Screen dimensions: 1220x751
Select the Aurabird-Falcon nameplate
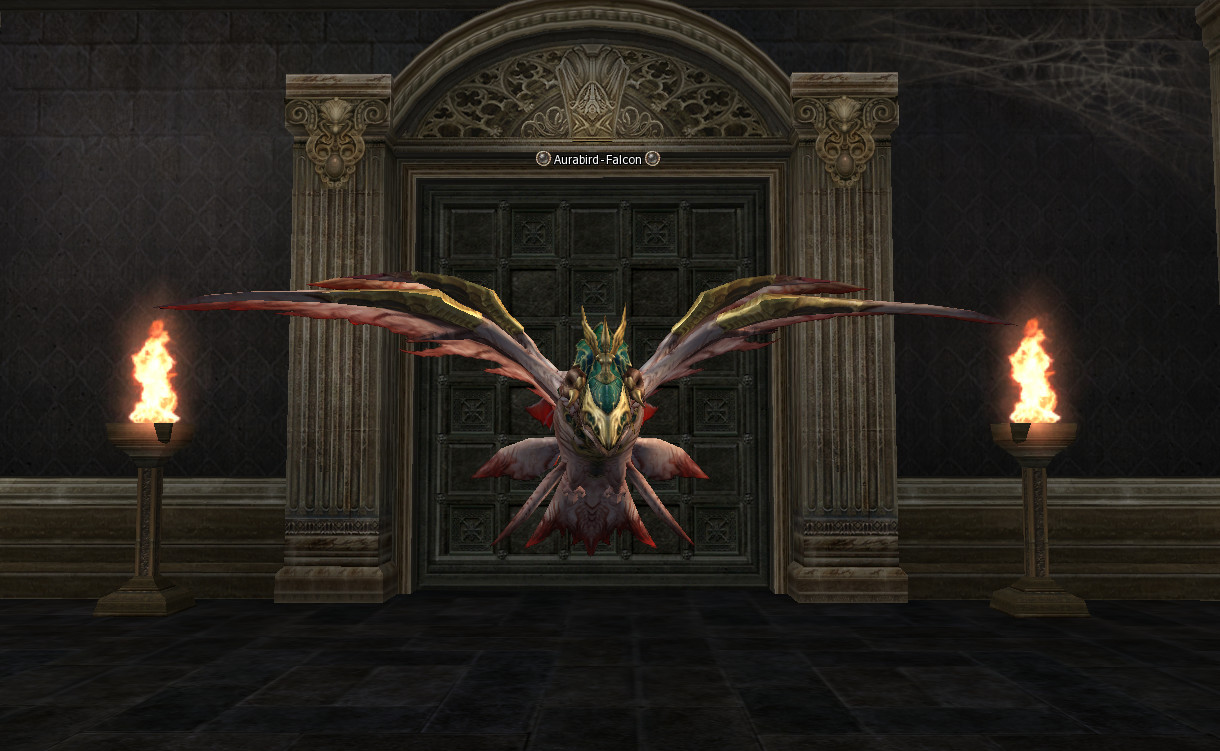(597, 159)
